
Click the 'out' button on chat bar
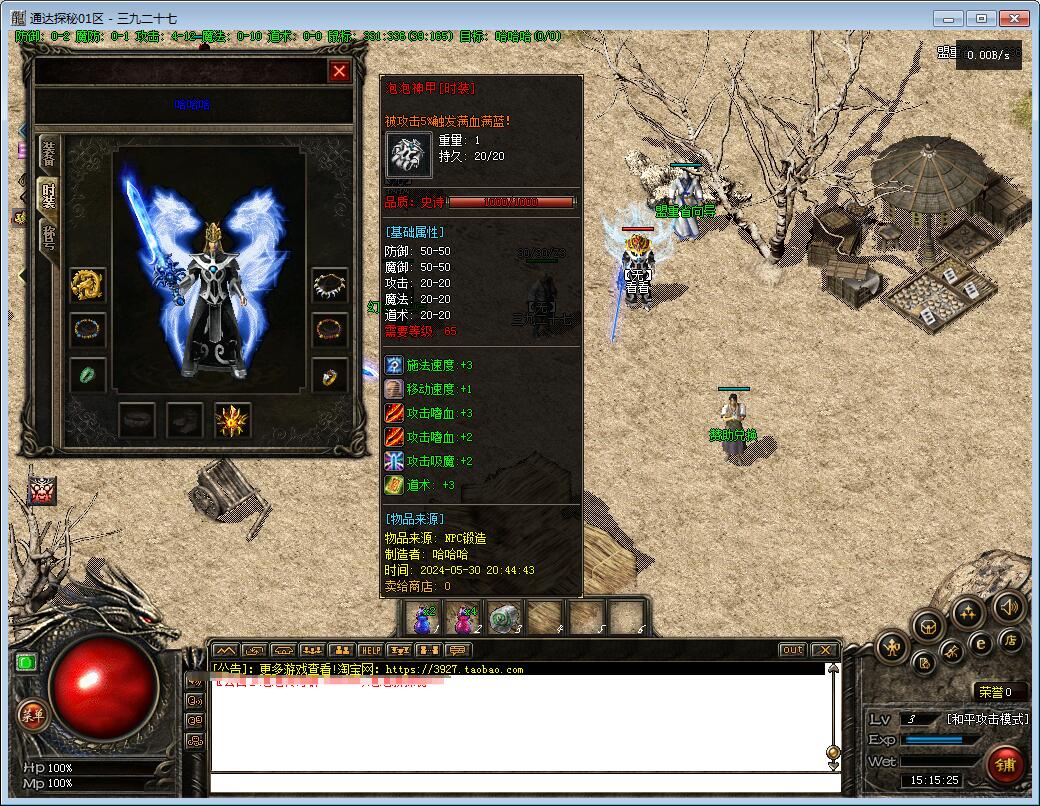click(792, 650)
